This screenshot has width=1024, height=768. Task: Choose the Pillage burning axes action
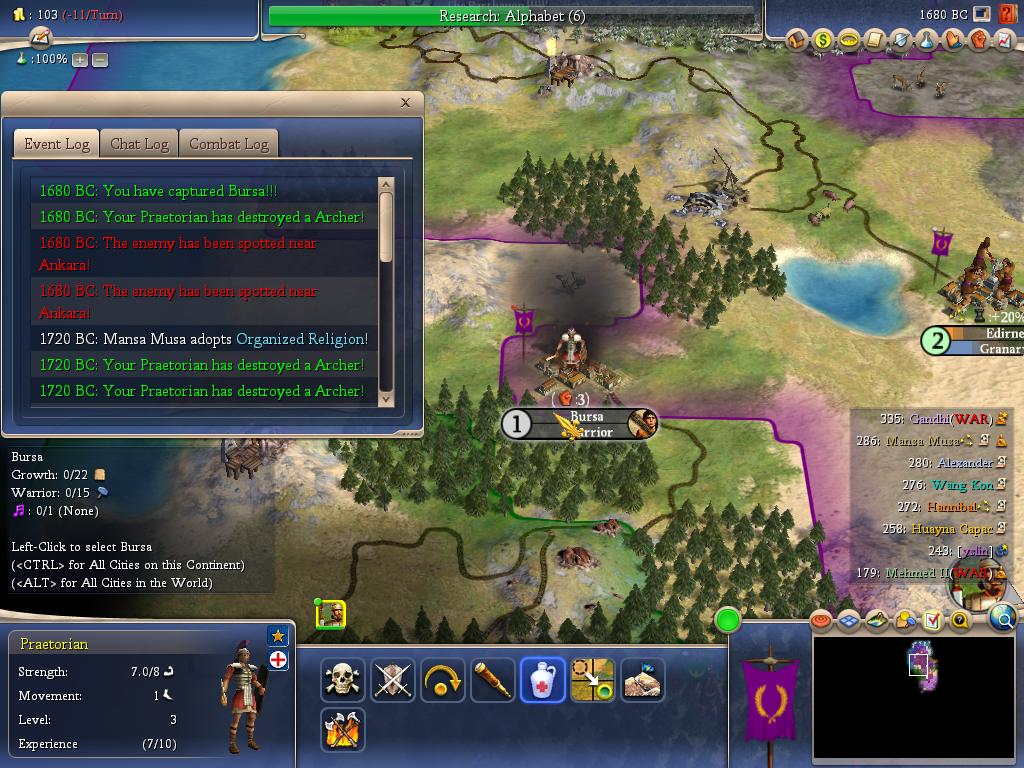click(x=343, y=730)
